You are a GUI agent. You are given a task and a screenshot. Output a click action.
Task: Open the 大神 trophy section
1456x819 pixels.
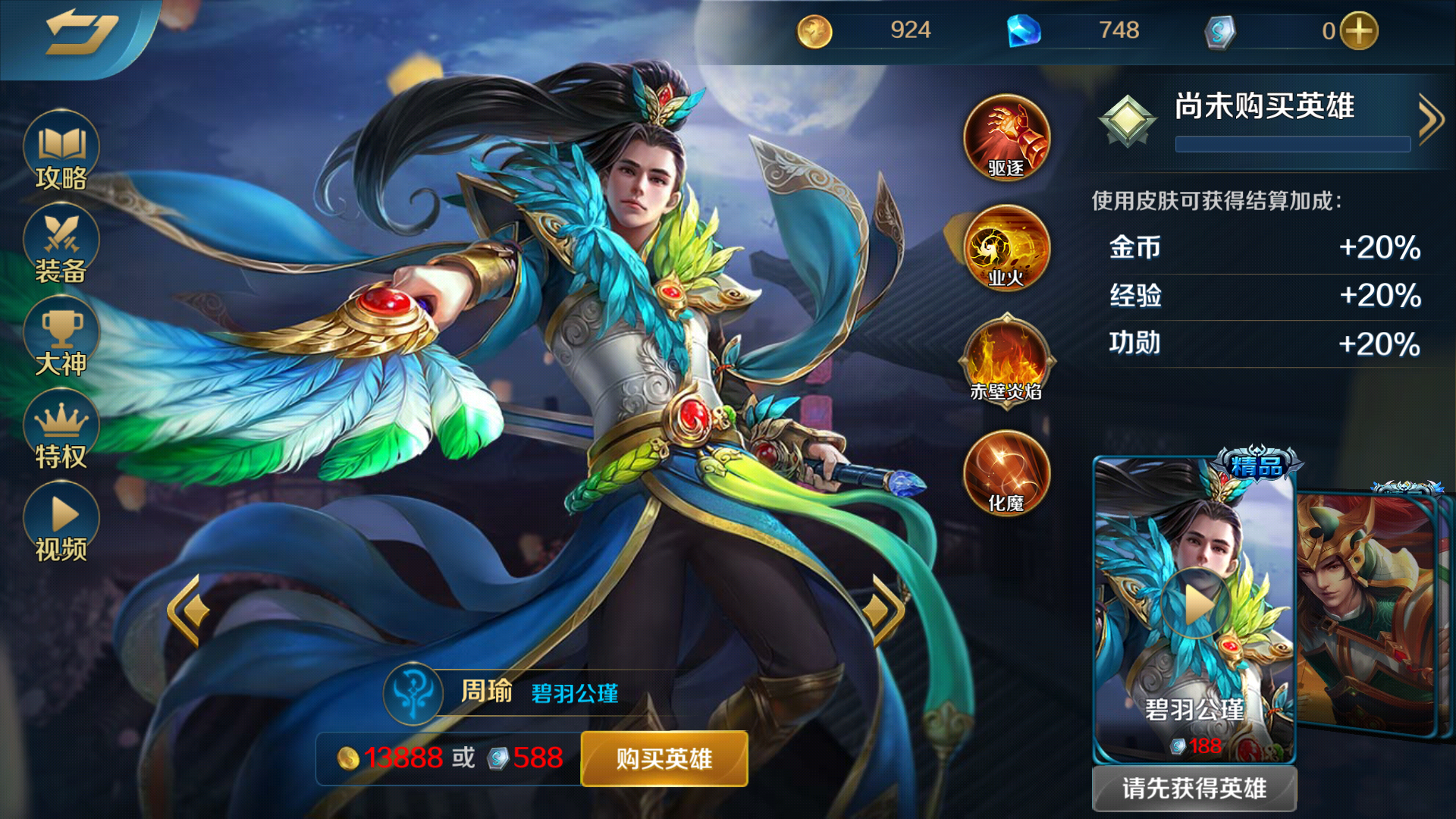point(61,334)
